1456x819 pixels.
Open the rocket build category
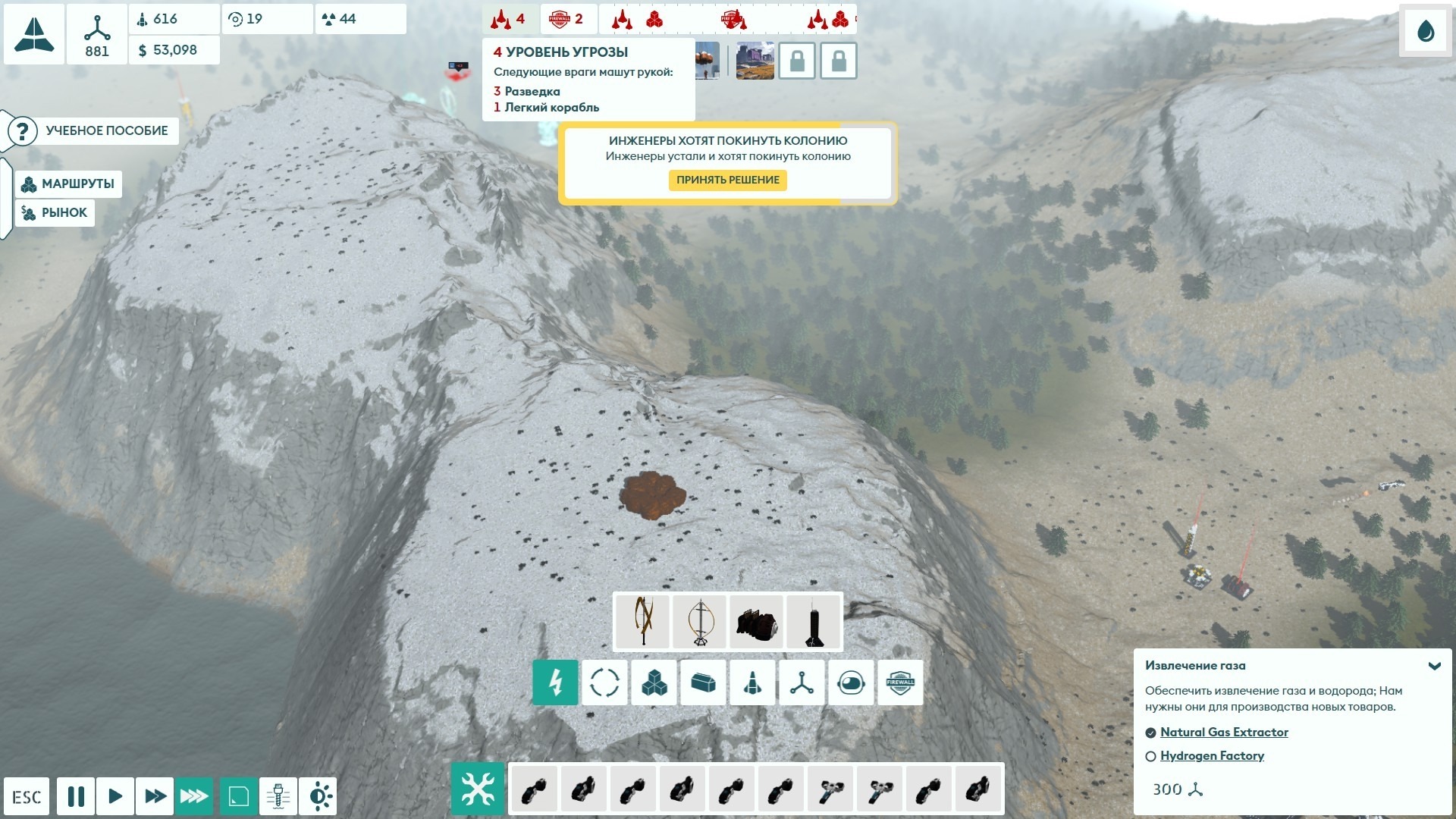(x=752, y=682)
